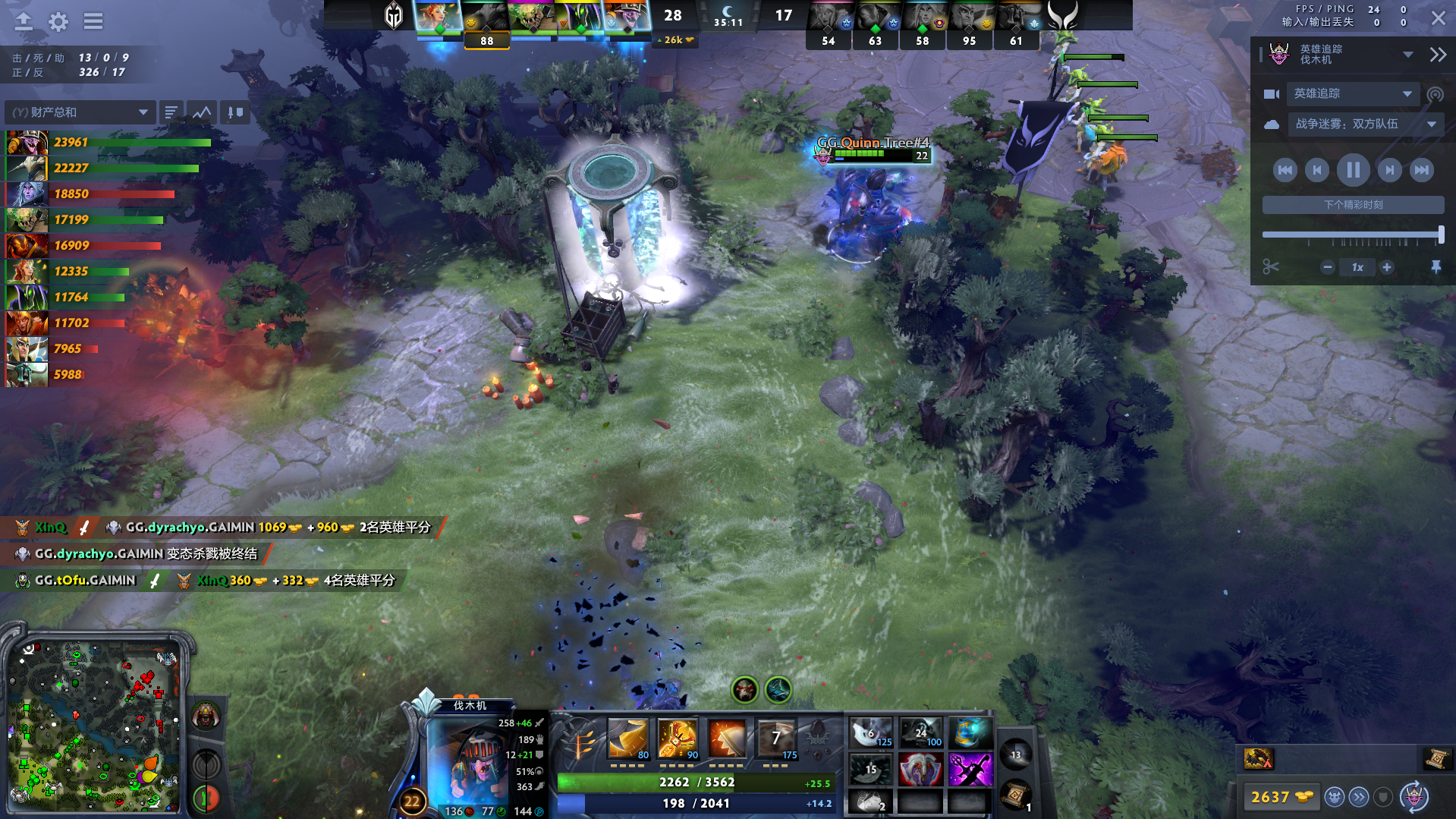1456x819 pixels.
Task: Open the 战争迷雾 fog of war dropdown
Action: pos(1364,124)
